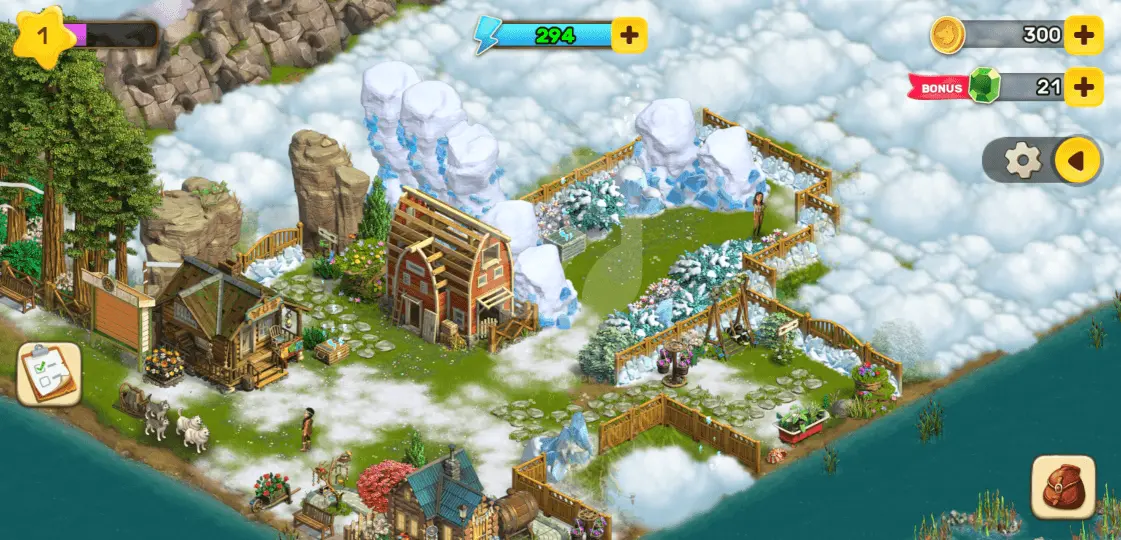Tap the level 1 star badge
This screenshot has width=1121, height=540.
41,36
